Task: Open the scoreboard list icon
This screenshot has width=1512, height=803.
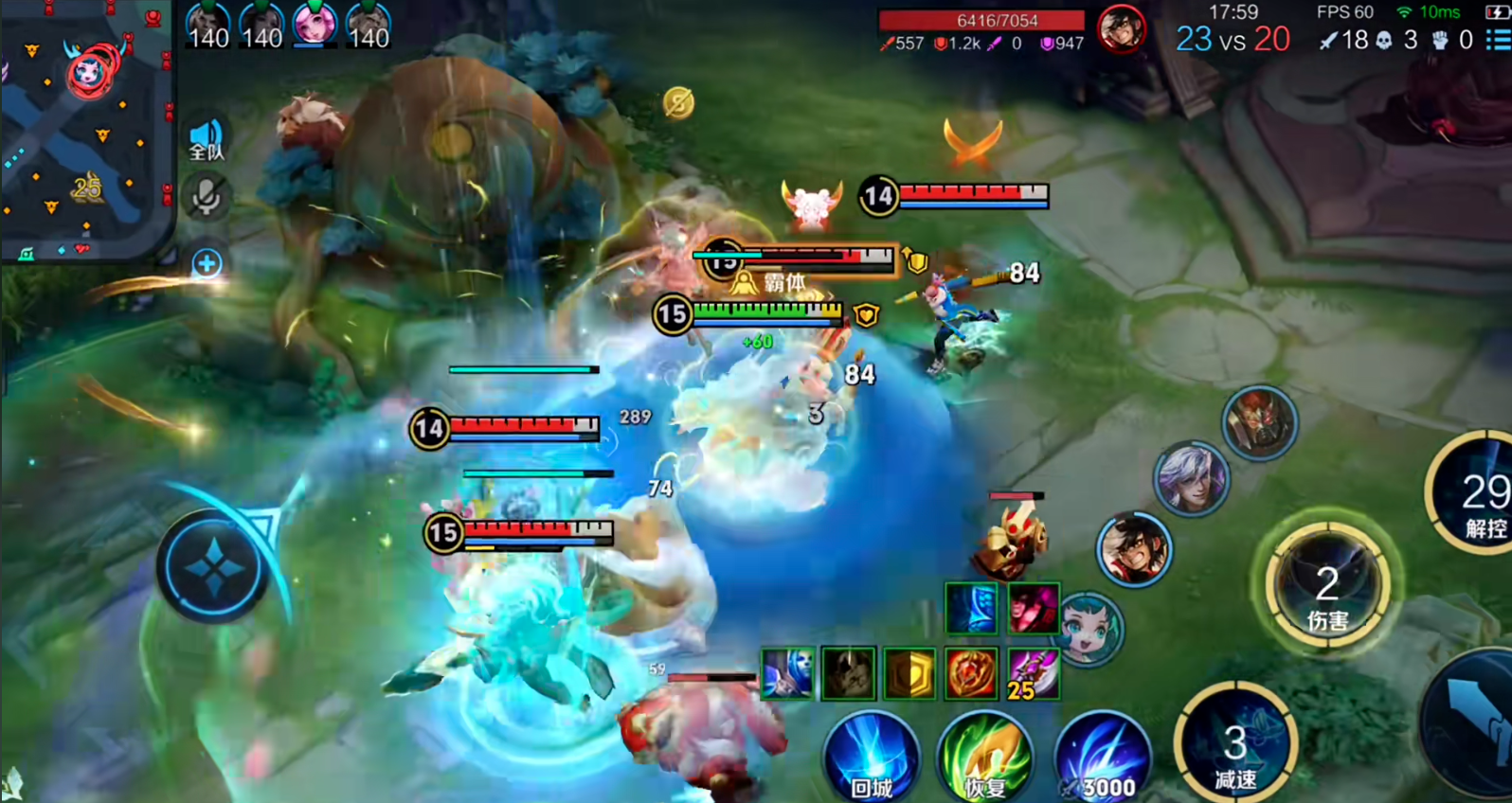Action: point(1497,39)
